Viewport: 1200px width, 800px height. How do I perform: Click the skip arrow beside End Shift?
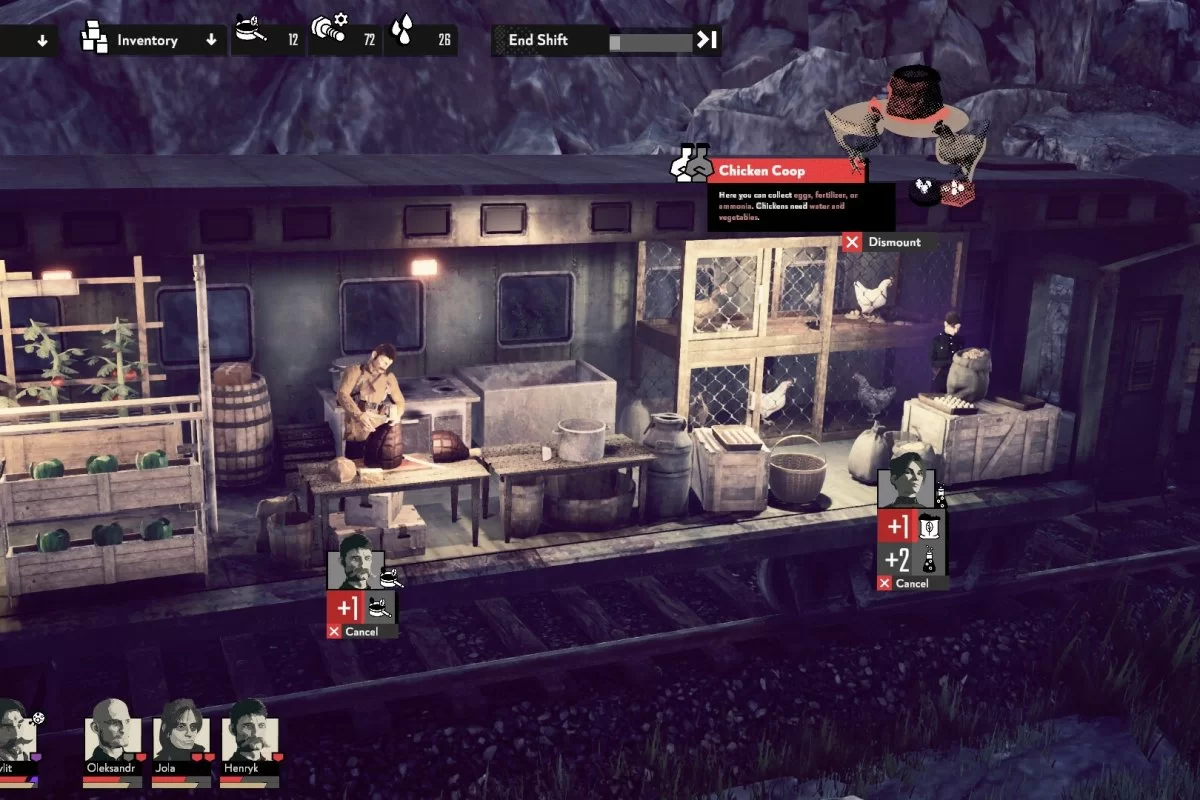click(x=707, y=41)
